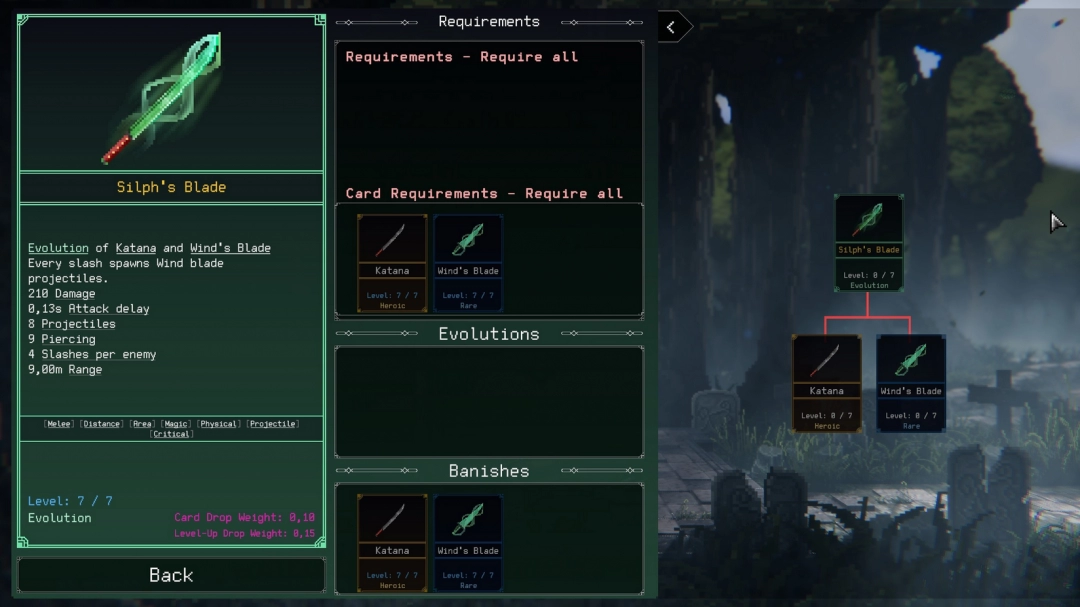The width and height of the screenshot is (1080, 607).
Task: Select the Physical tag
Action: (x=219, y=424)
